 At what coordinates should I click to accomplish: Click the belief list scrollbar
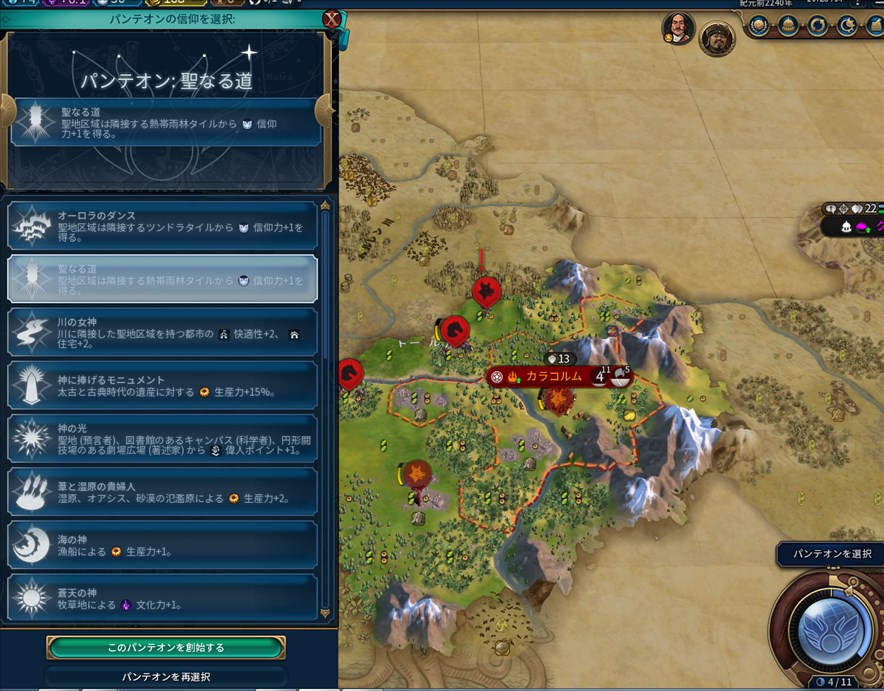coord(324,400)
